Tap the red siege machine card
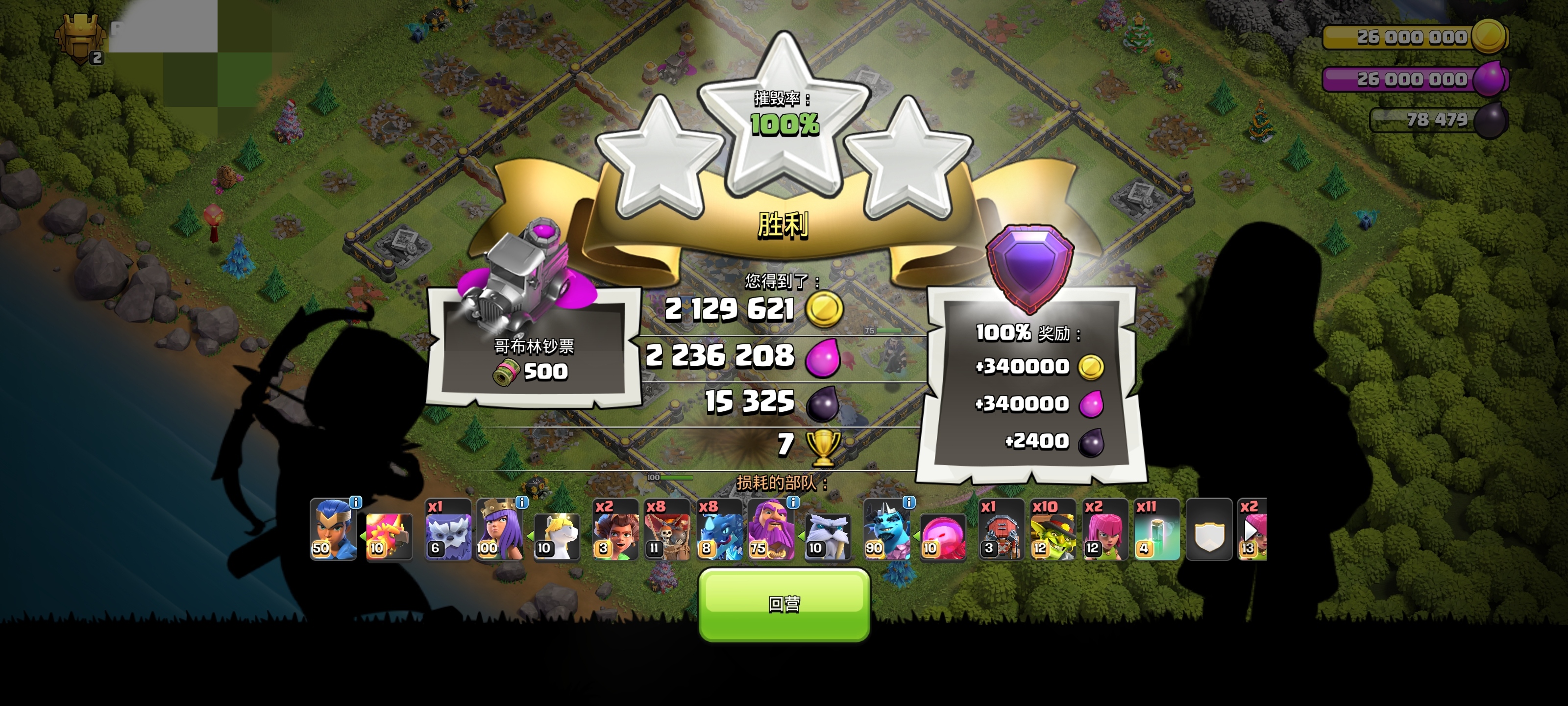 click(1001, 530)
